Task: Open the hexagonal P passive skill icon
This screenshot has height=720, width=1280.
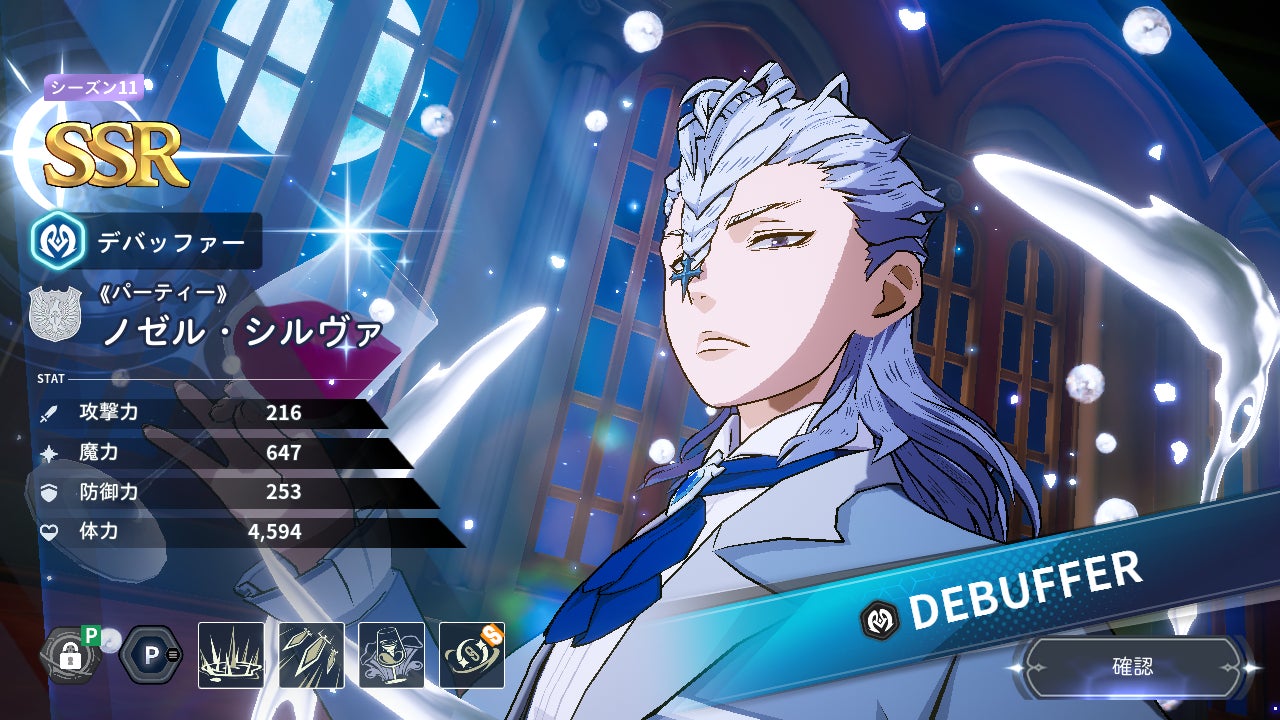Action: coord(151,656)
